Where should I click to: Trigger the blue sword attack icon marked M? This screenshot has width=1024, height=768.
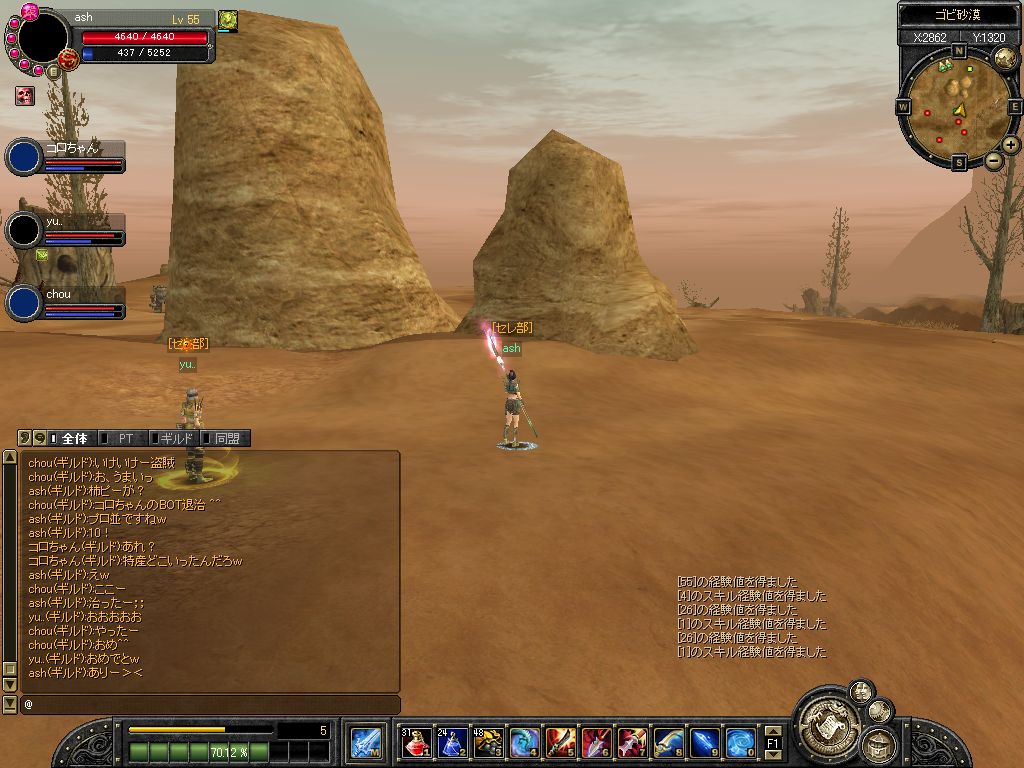pyautogui.click(x=364, y=743)
